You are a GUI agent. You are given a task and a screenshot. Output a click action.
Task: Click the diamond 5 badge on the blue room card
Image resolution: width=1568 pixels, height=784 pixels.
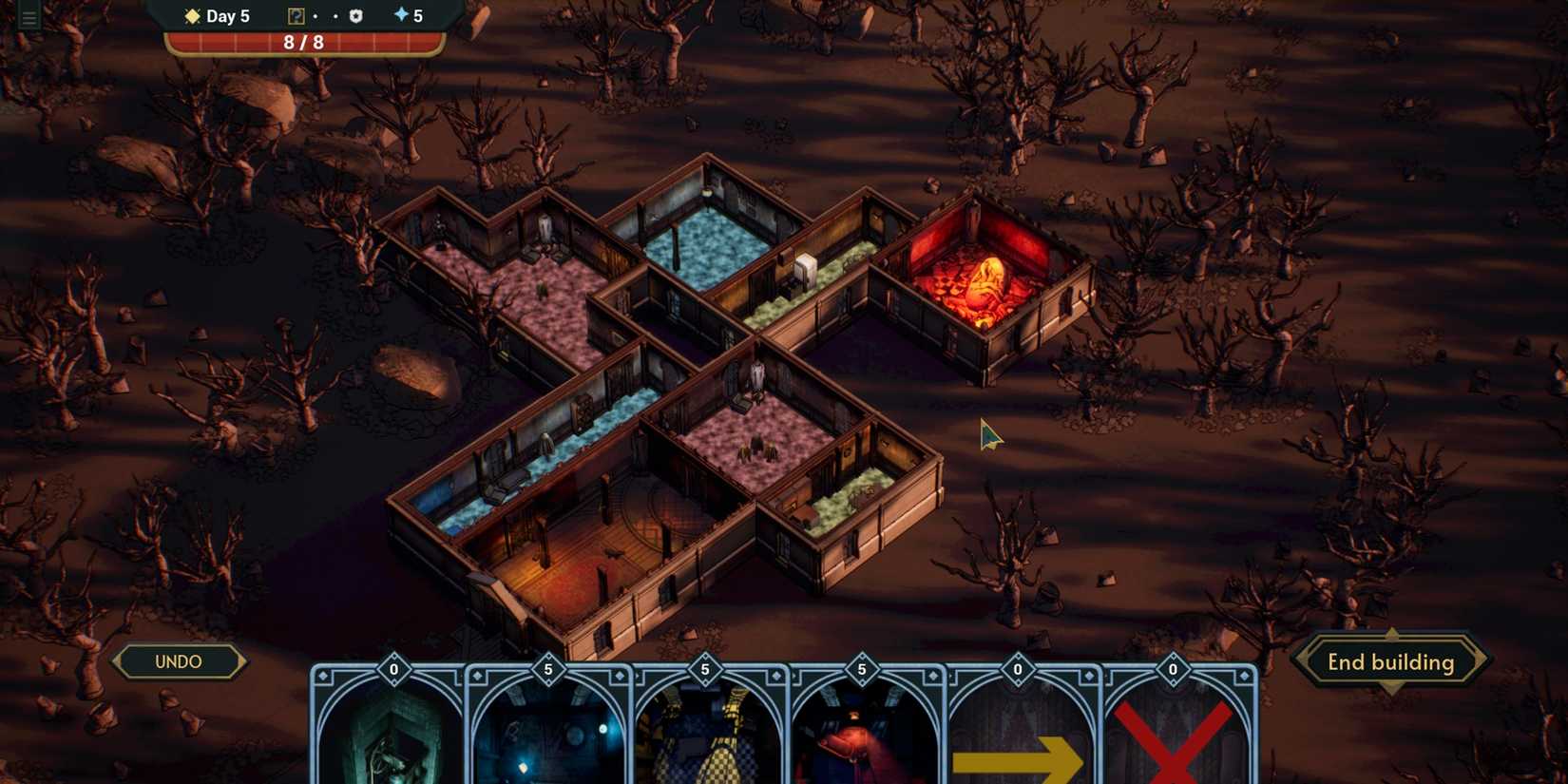click(548, 669)
